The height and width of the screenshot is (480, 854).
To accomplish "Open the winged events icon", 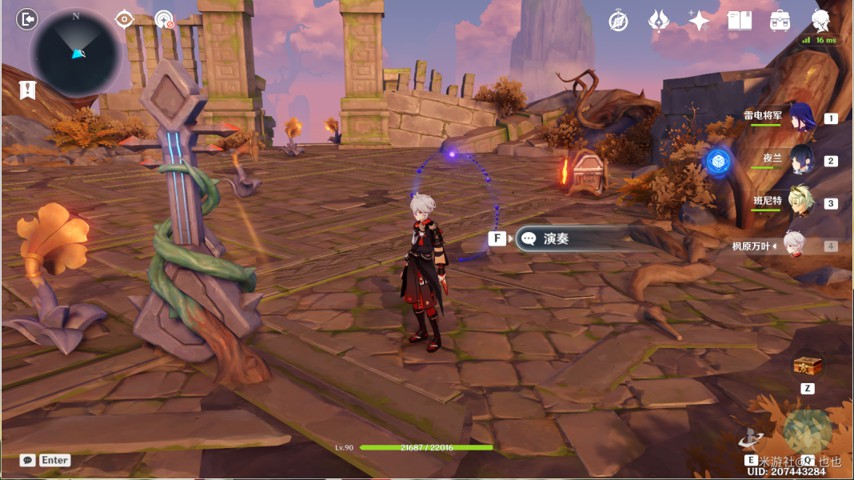I will point(658,20).
